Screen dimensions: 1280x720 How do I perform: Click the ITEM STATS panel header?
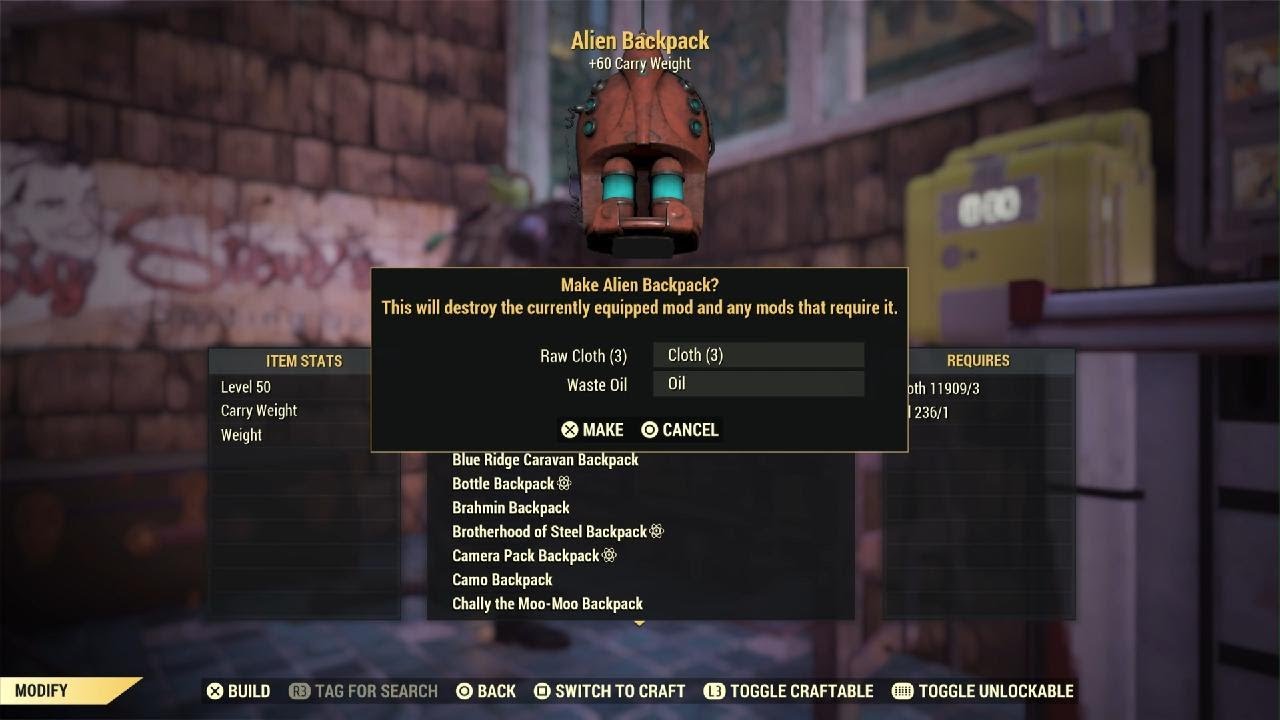(x=302, y=361)
